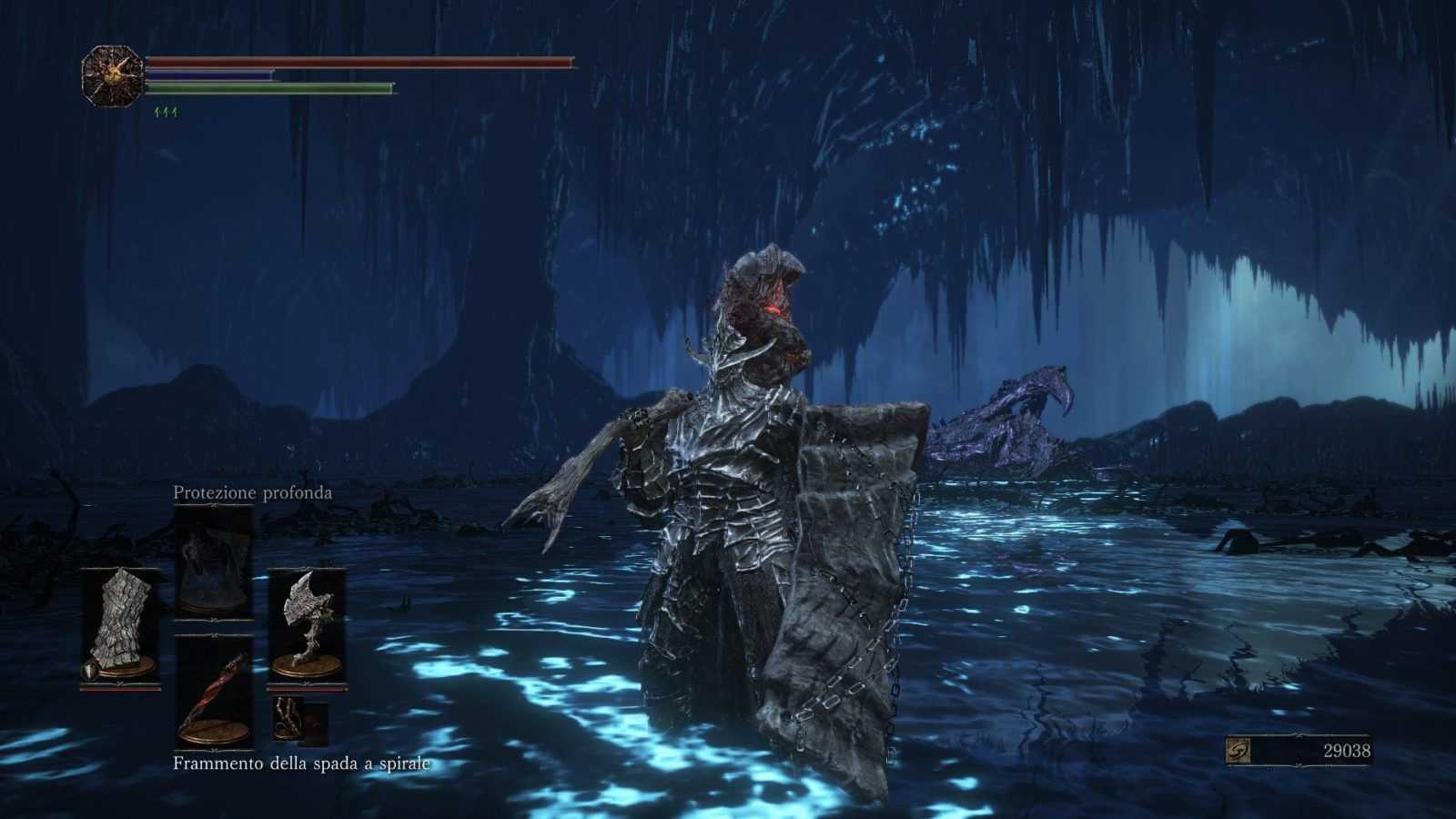Click the left-hand stone greatshield slot

click(120, 626)
